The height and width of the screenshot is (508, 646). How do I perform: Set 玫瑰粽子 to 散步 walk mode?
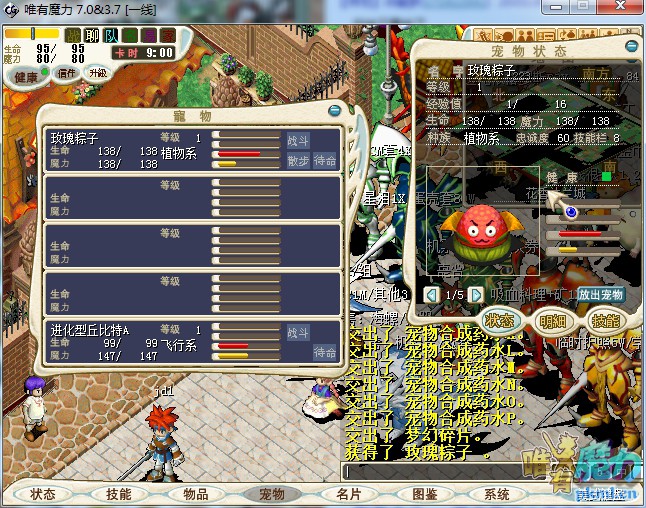coord(298,160)
